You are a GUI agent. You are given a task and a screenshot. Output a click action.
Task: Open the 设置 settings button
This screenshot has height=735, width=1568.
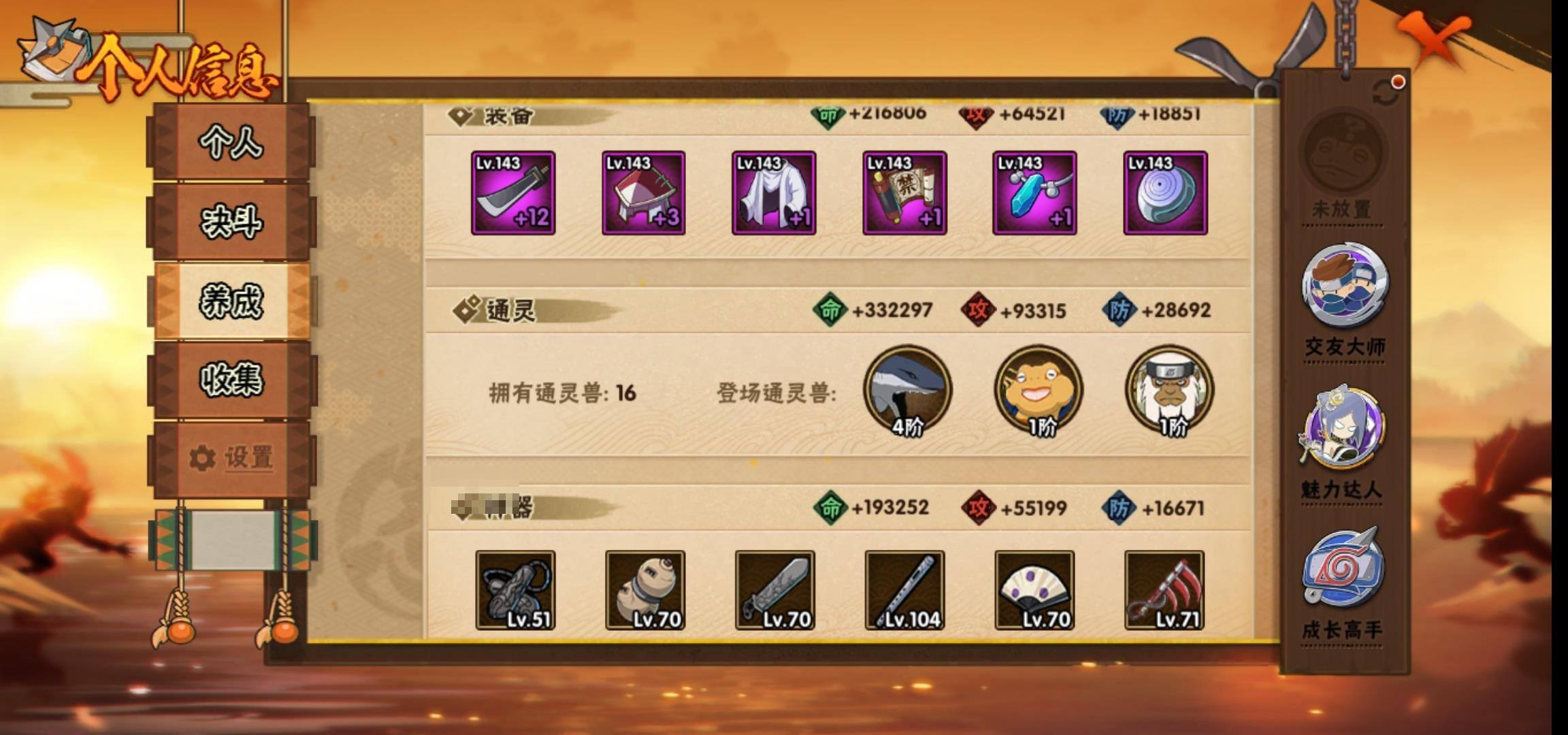pos(231,457)
